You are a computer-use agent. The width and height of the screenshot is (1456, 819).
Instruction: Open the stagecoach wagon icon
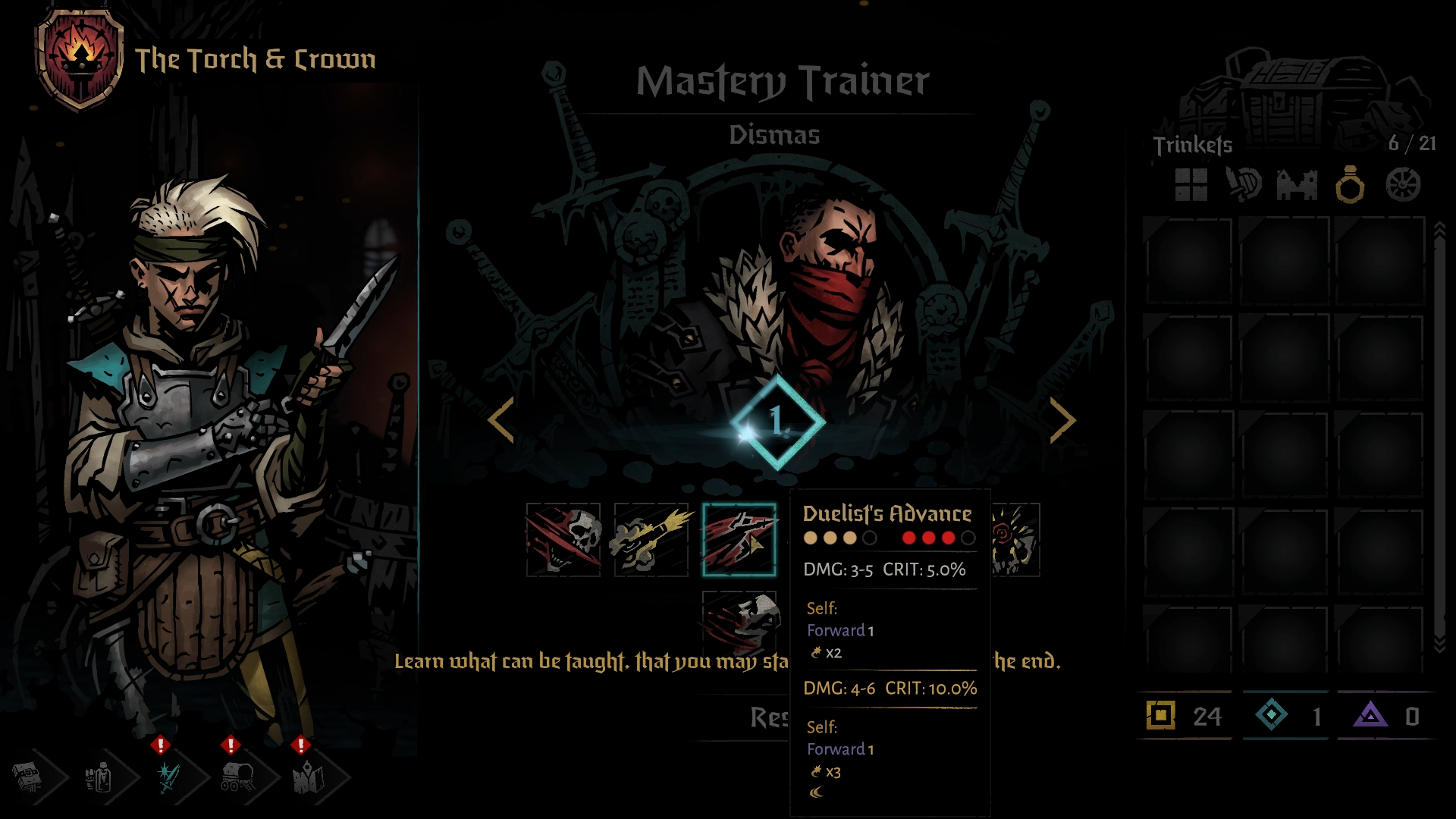click(x=238, y=777)
